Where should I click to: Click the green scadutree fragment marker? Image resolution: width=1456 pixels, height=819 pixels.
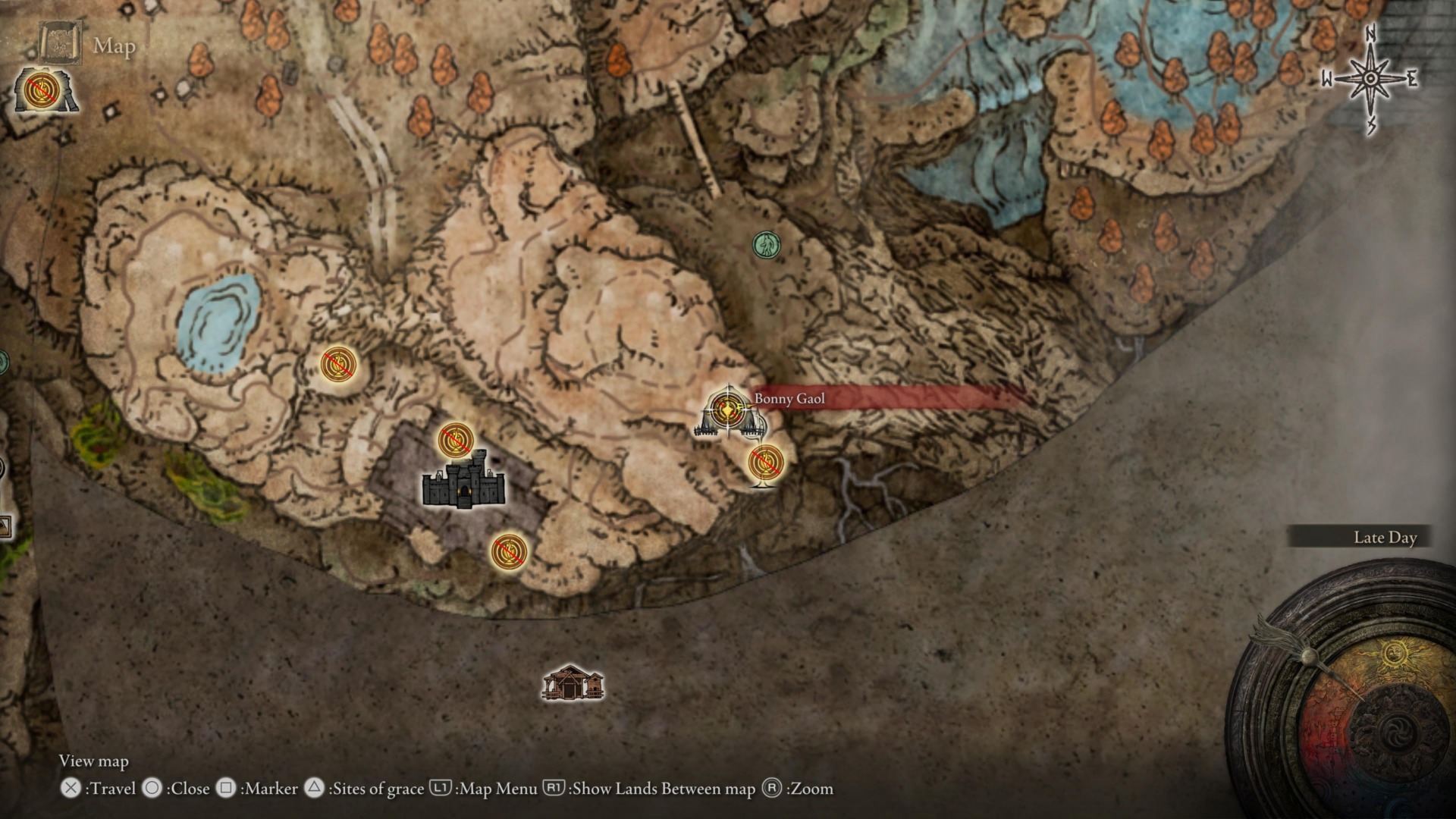pos(765,243)
